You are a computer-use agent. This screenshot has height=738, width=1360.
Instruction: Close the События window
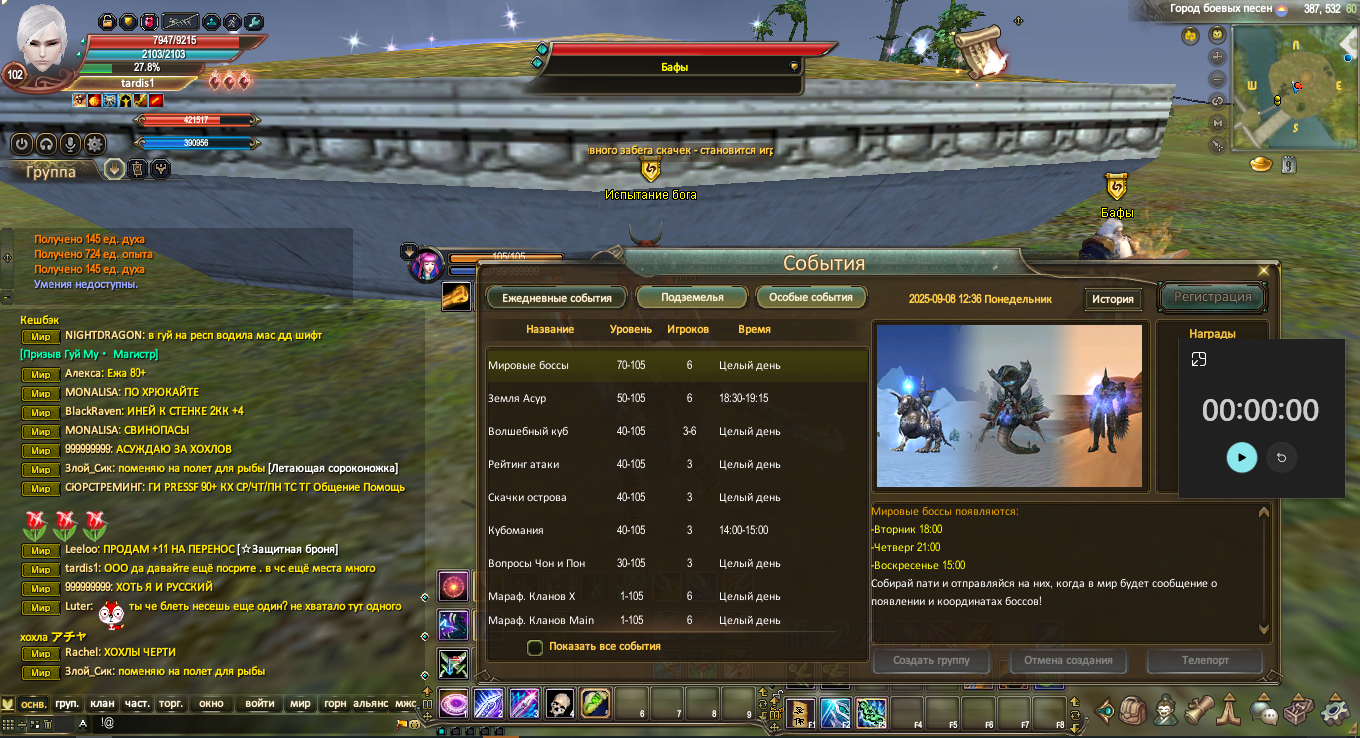[x=1263, y=270]
